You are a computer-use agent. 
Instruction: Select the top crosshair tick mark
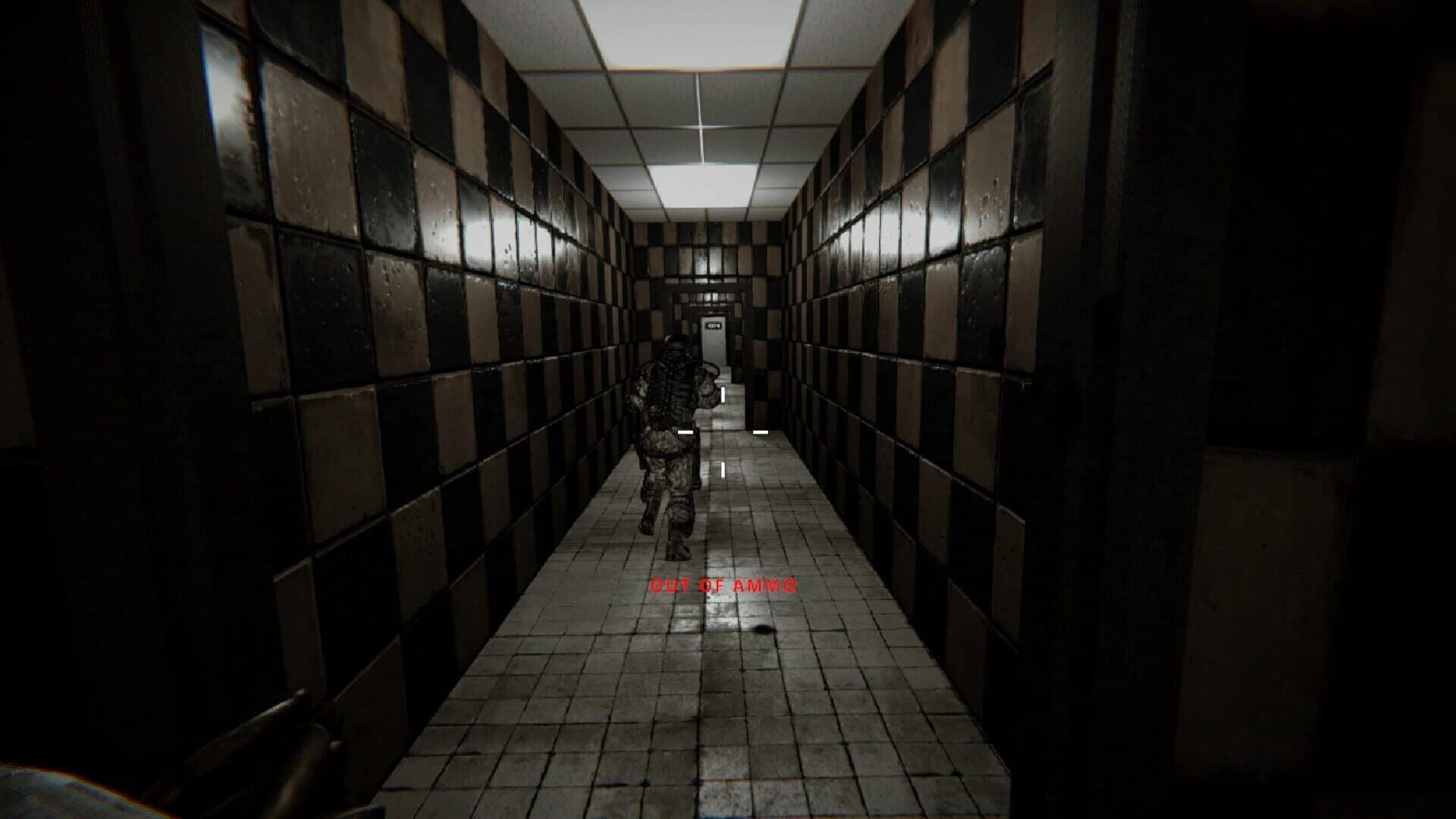[723, 394]
